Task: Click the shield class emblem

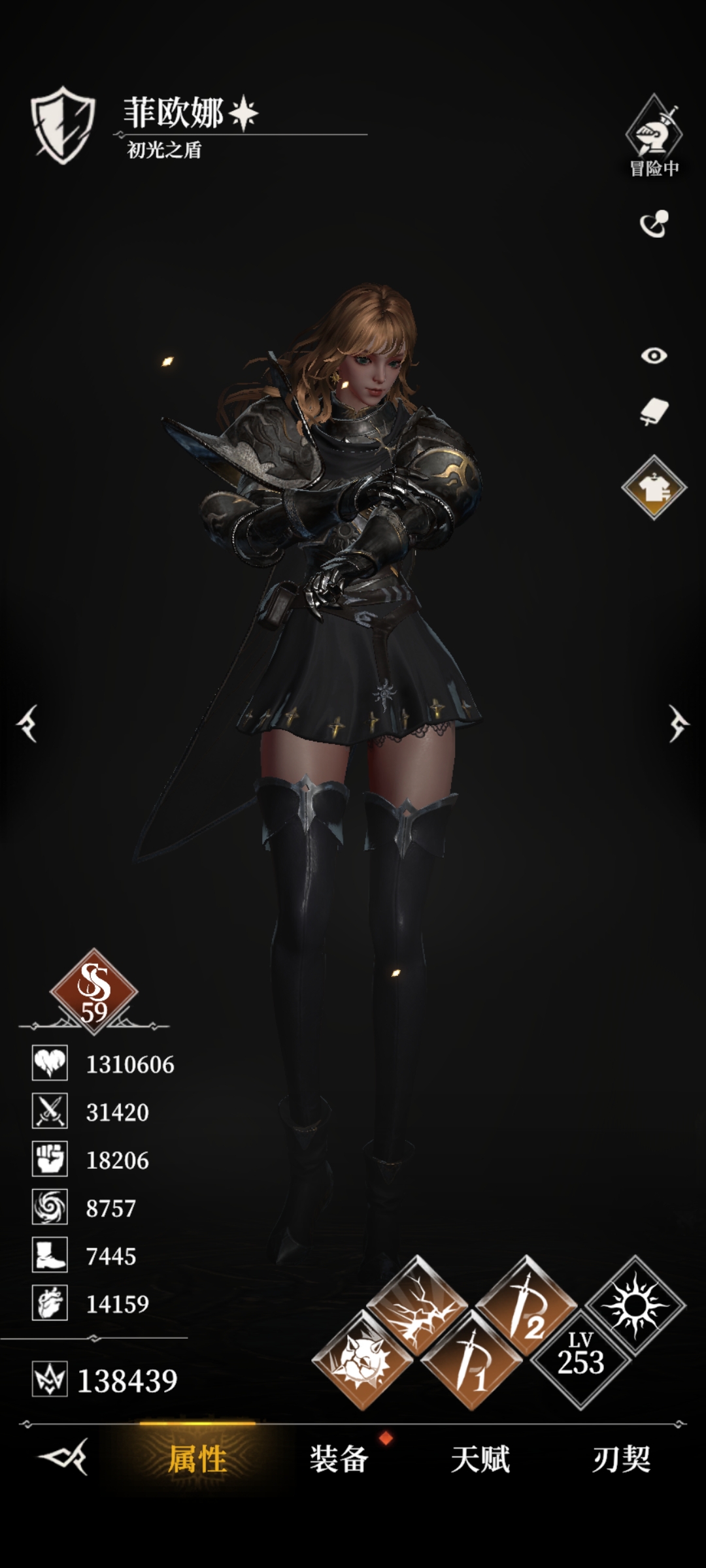Action: coord(63,125)
